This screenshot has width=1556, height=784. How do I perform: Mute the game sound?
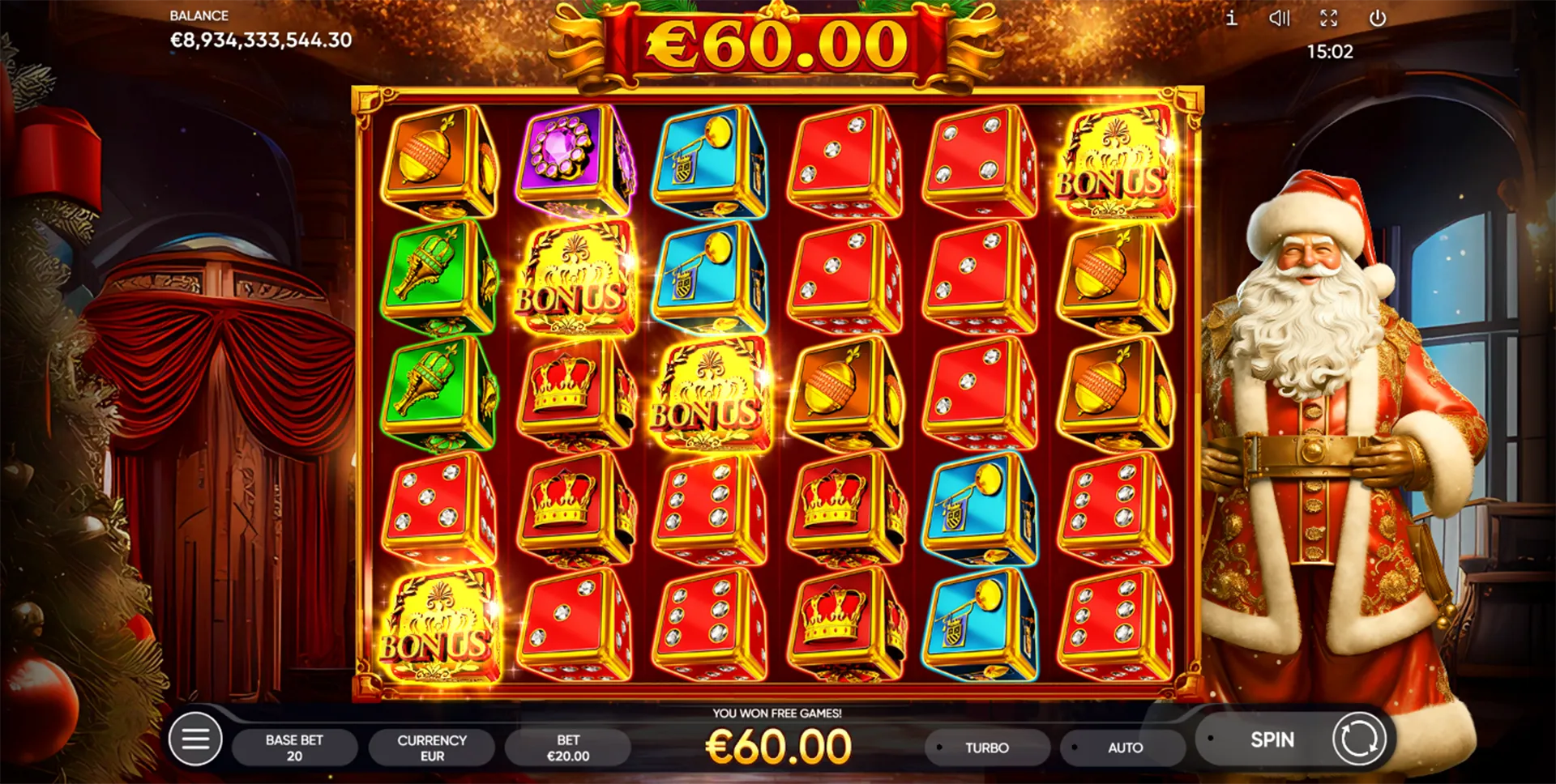click(1280, 18)
